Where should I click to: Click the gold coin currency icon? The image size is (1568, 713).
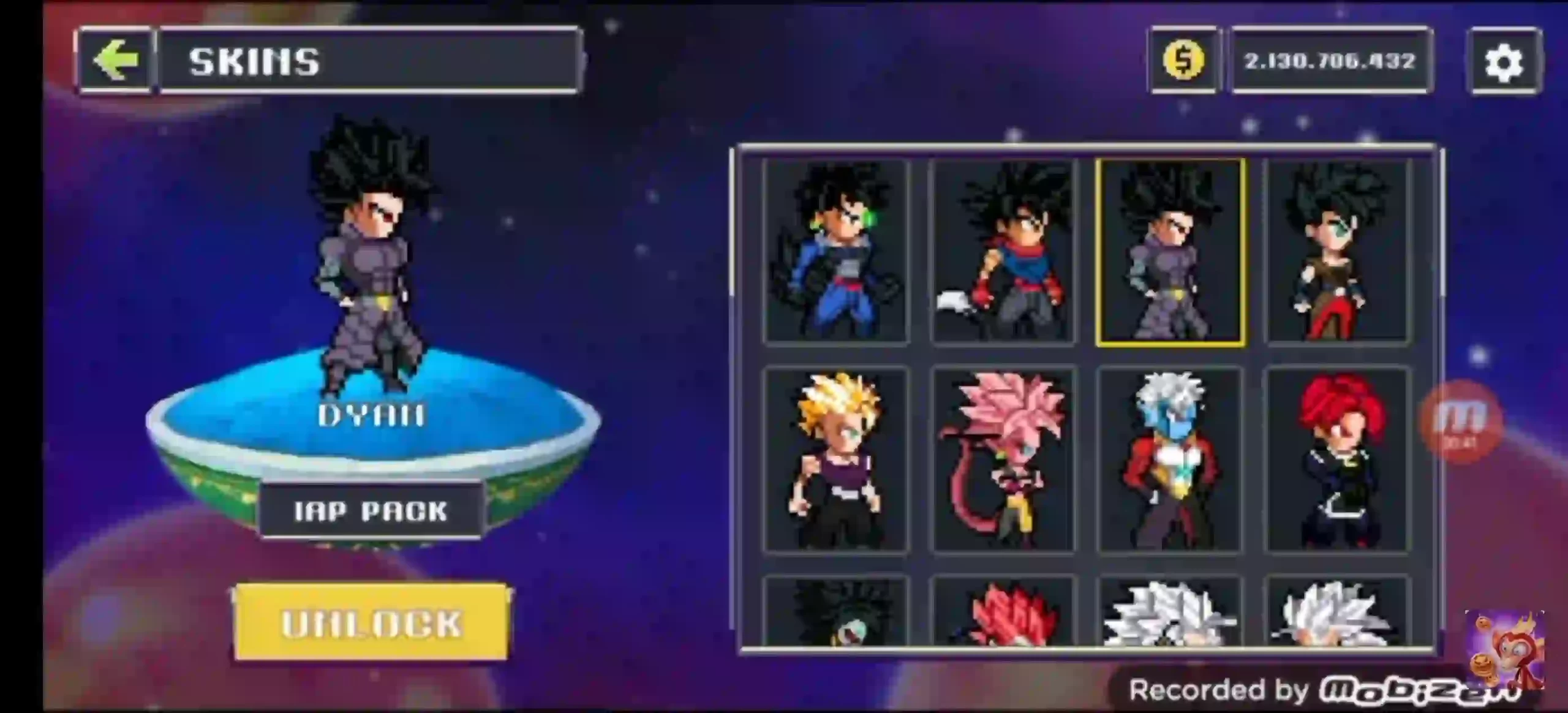(x=1183, y=60)
